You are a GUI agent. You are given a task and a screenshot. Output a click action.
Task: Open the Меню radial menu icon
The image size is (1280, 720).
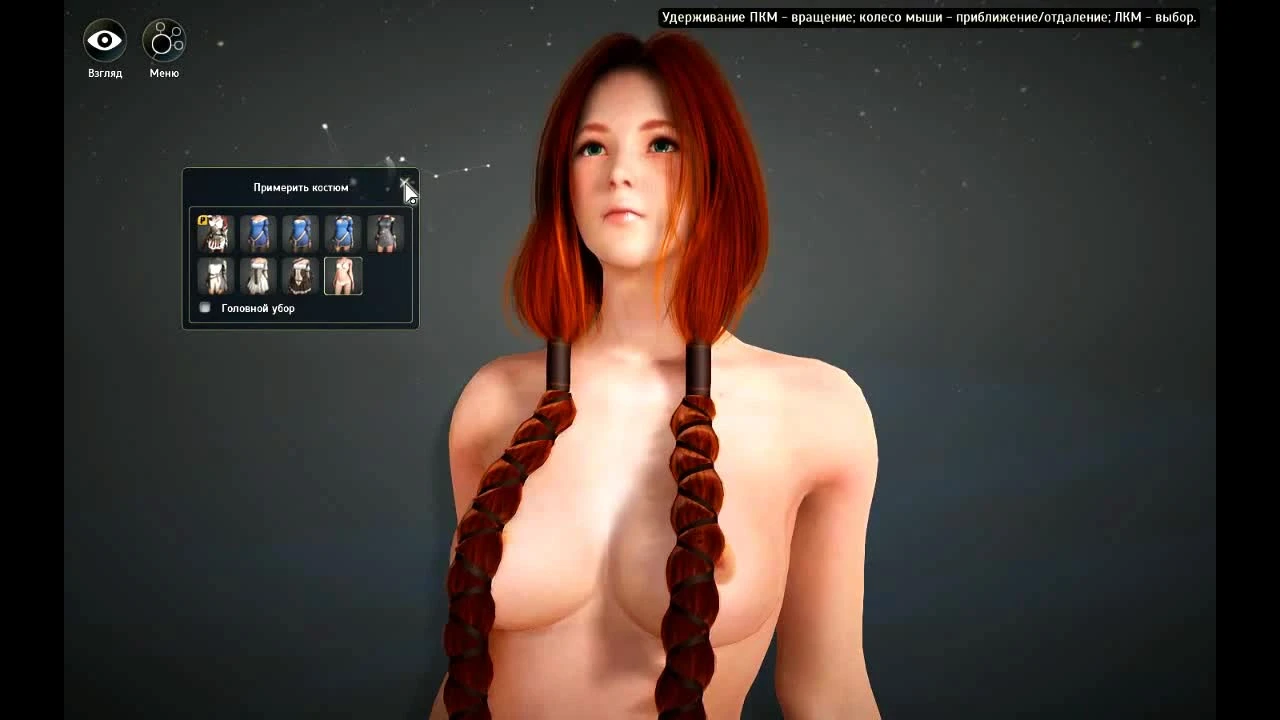163,40
